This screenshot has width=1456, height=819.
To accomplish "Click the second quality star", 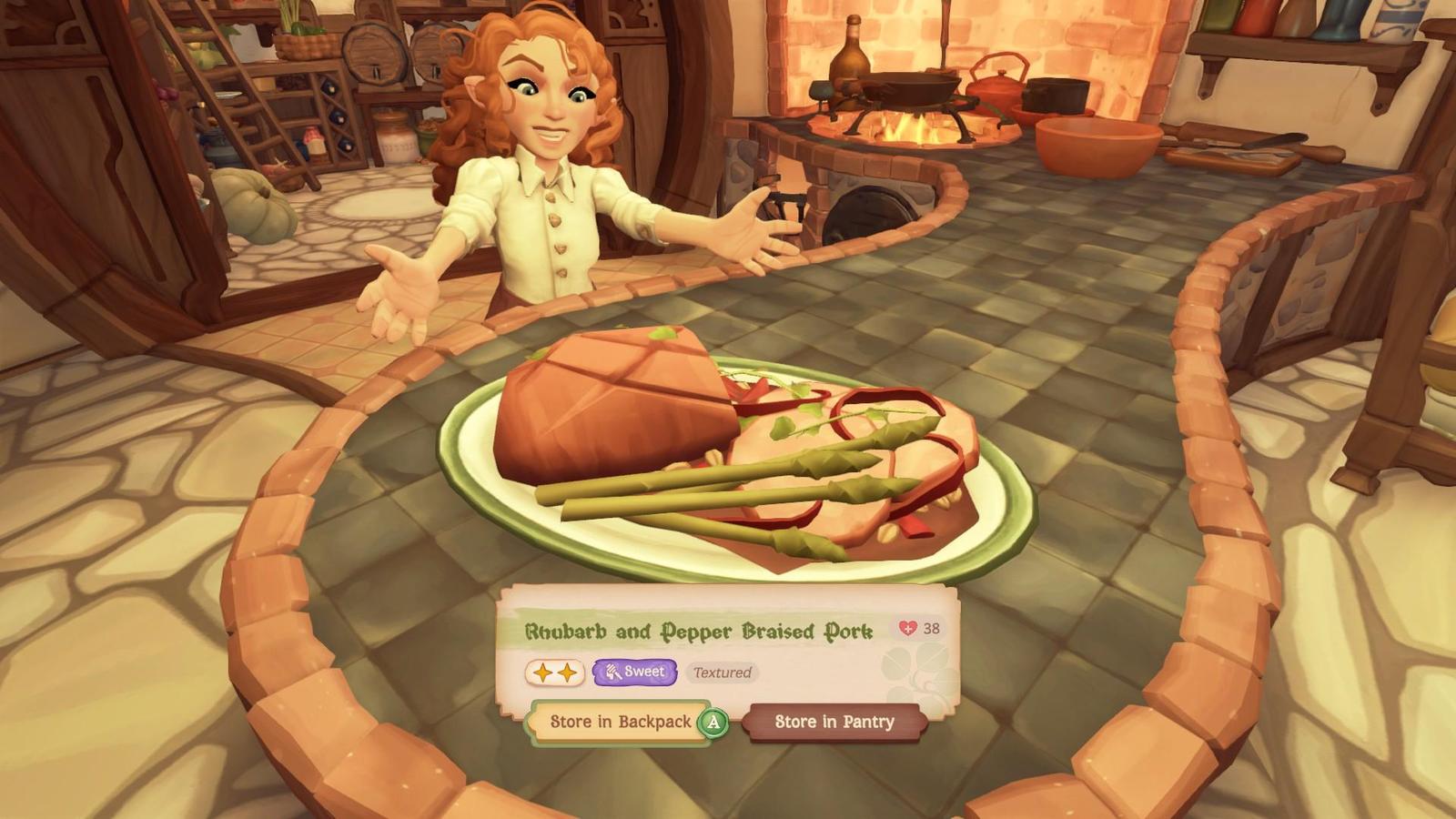I will point(567,672).
